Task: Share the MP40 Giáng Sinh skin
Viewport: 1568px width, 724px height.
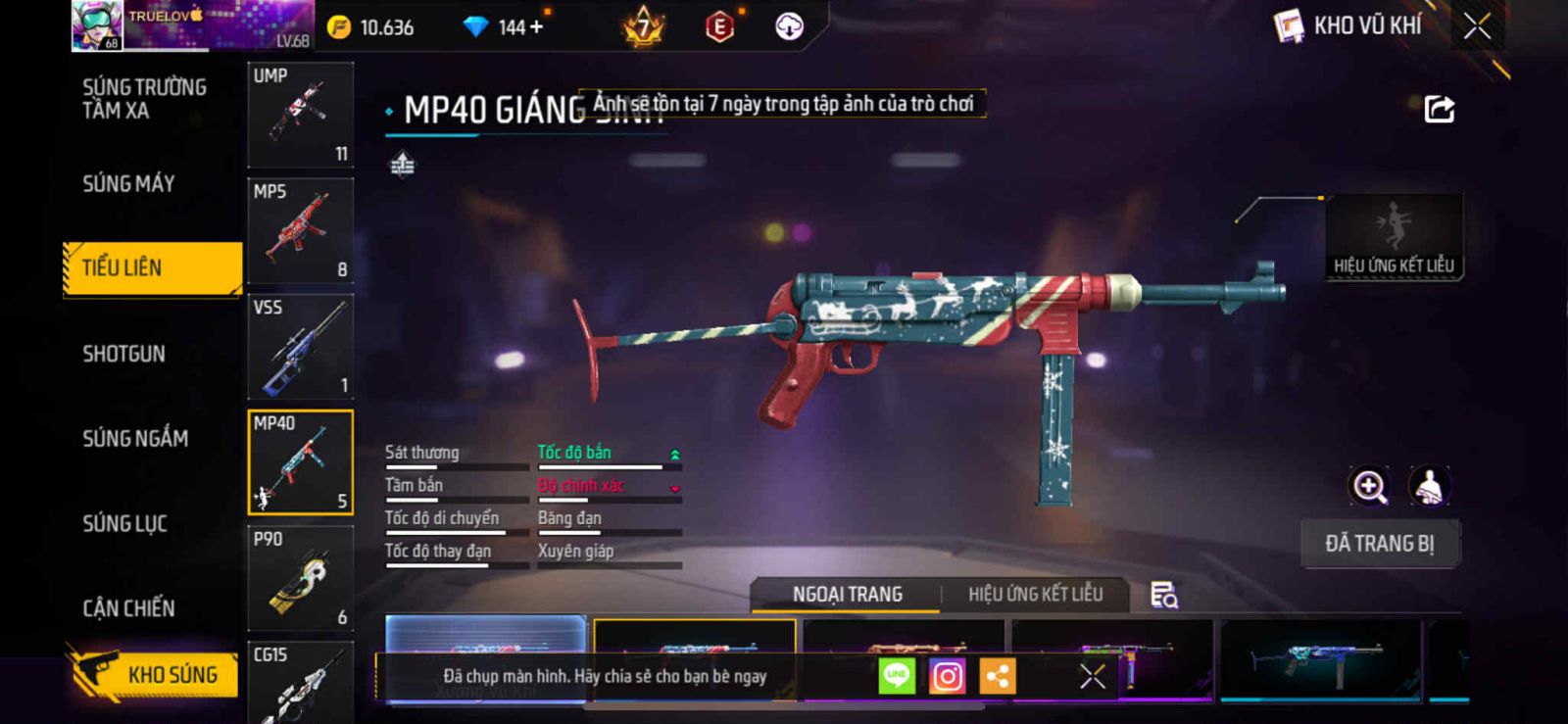Action: [1439, 109]
